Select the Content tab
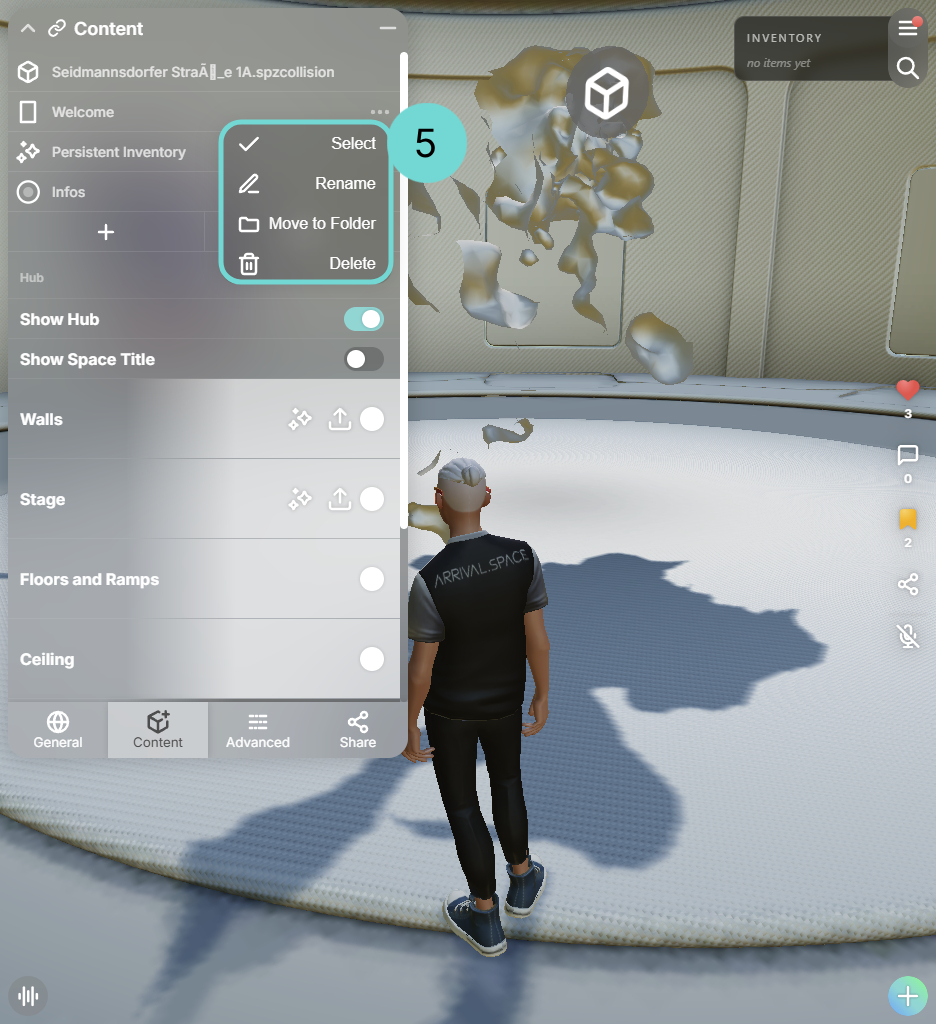 coord(158,730)
